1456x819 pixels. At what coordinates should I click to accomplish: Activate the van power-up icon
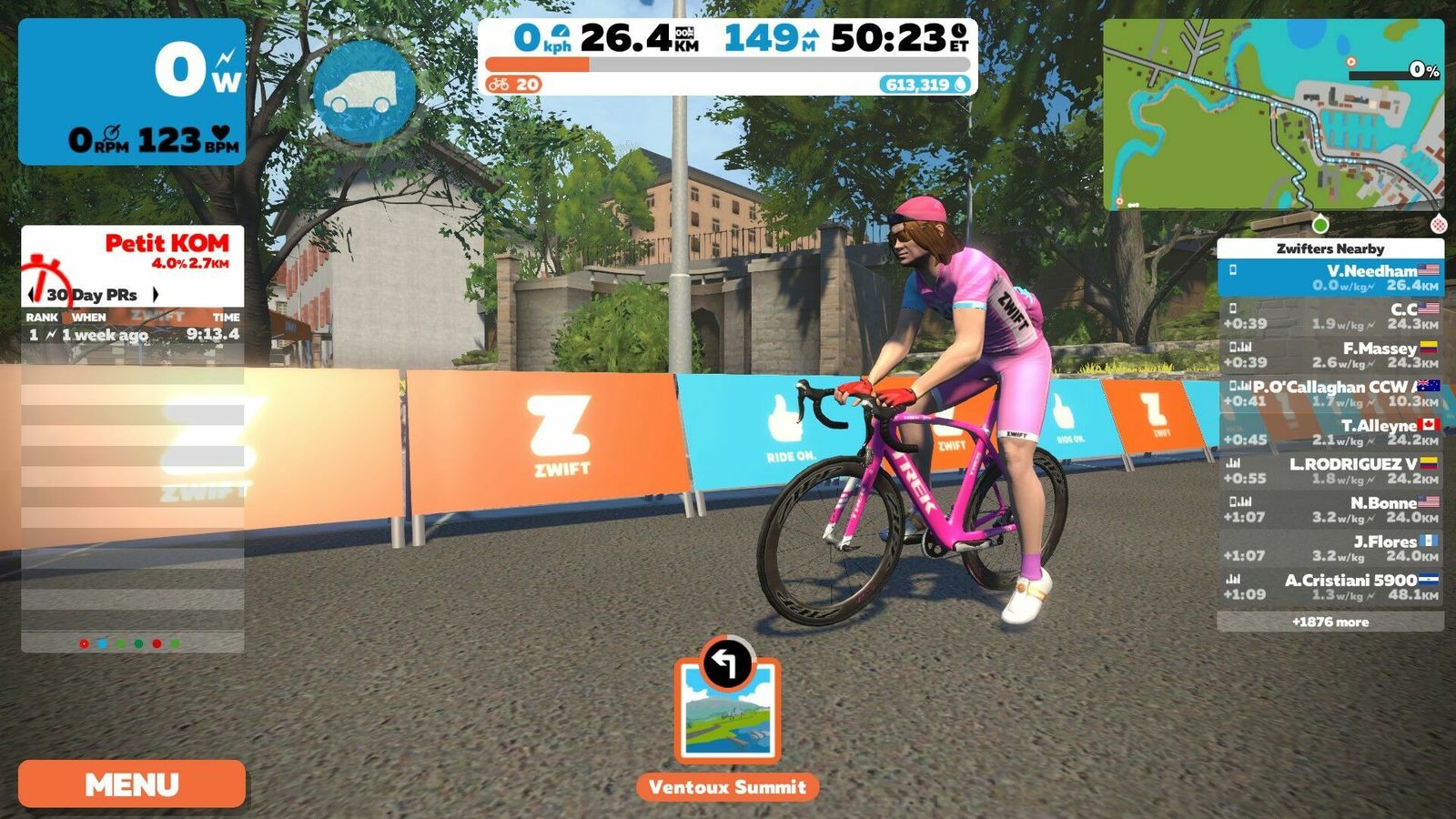coord(364,90)
